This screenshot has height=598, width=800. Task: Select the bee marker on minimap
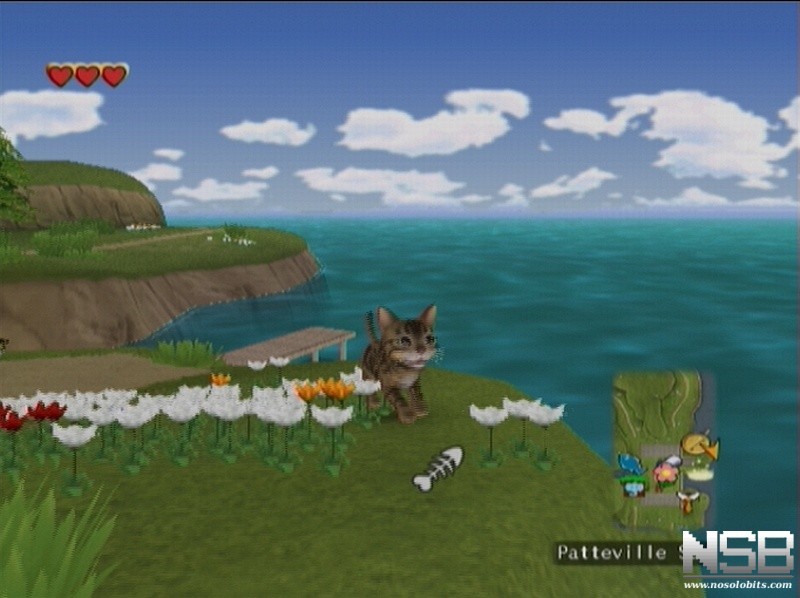pos(687,500)
